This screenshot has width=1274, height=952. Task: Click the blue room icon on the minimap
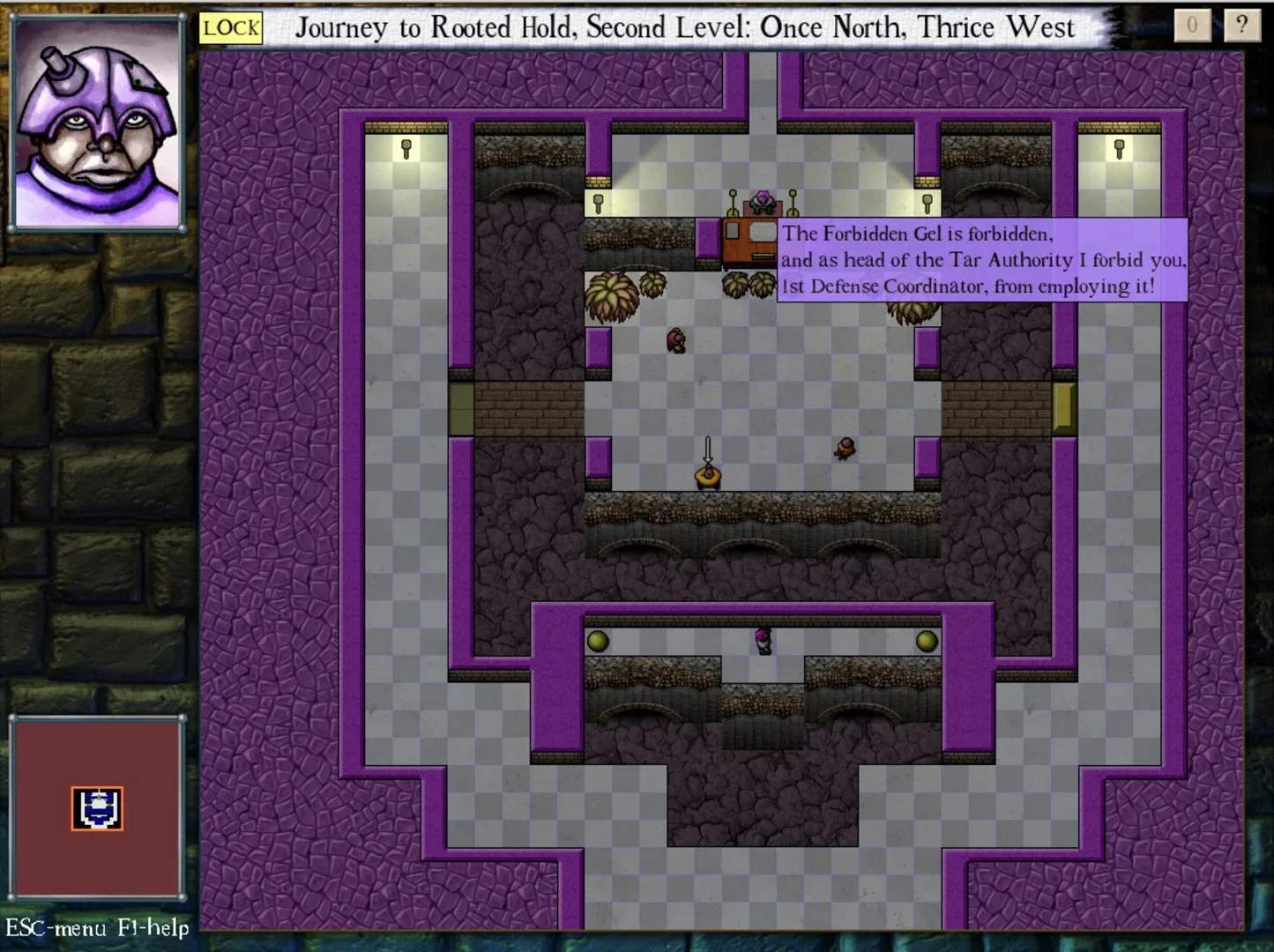(98, 808)
